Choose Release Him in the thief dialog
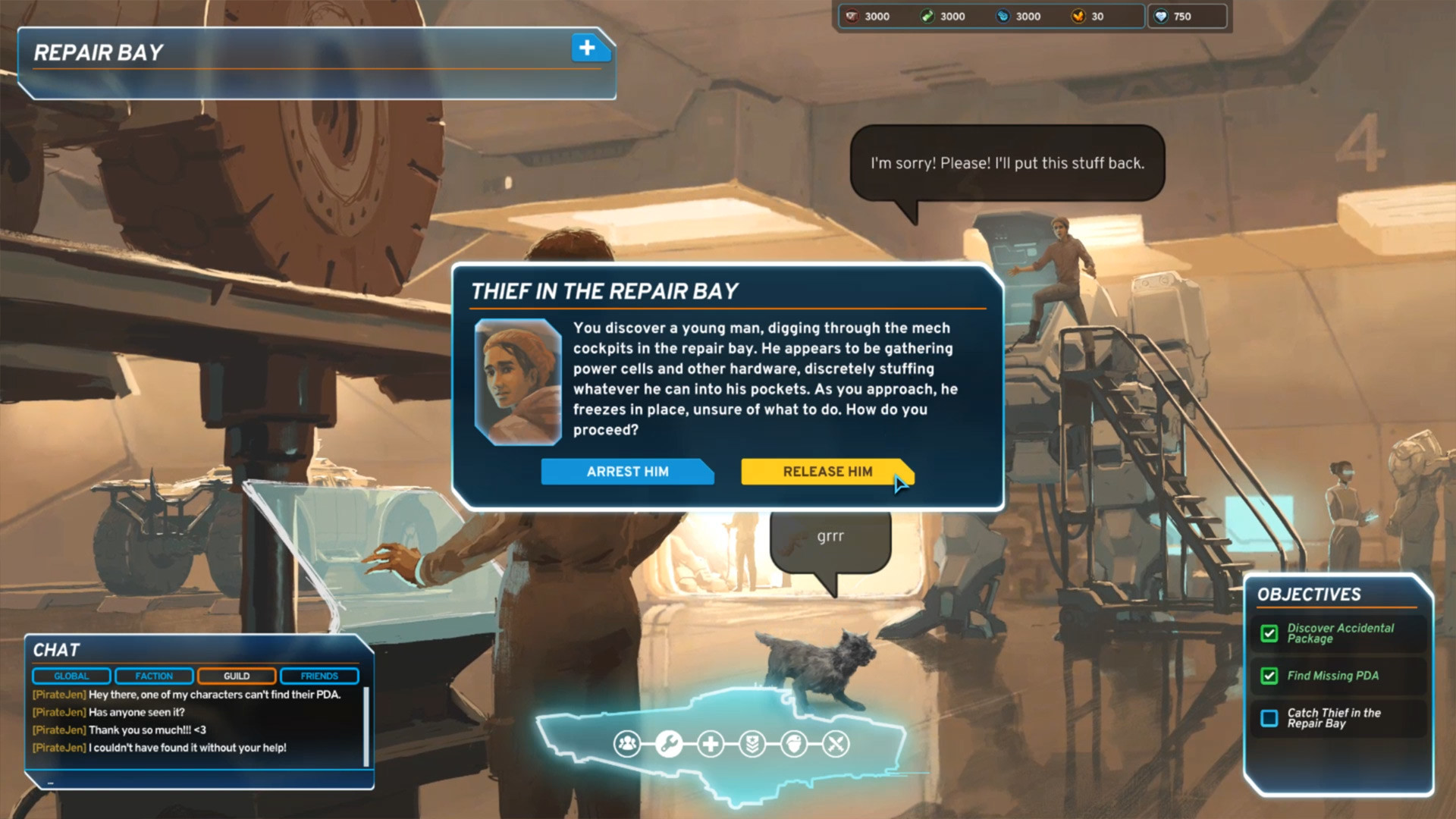 827,472
